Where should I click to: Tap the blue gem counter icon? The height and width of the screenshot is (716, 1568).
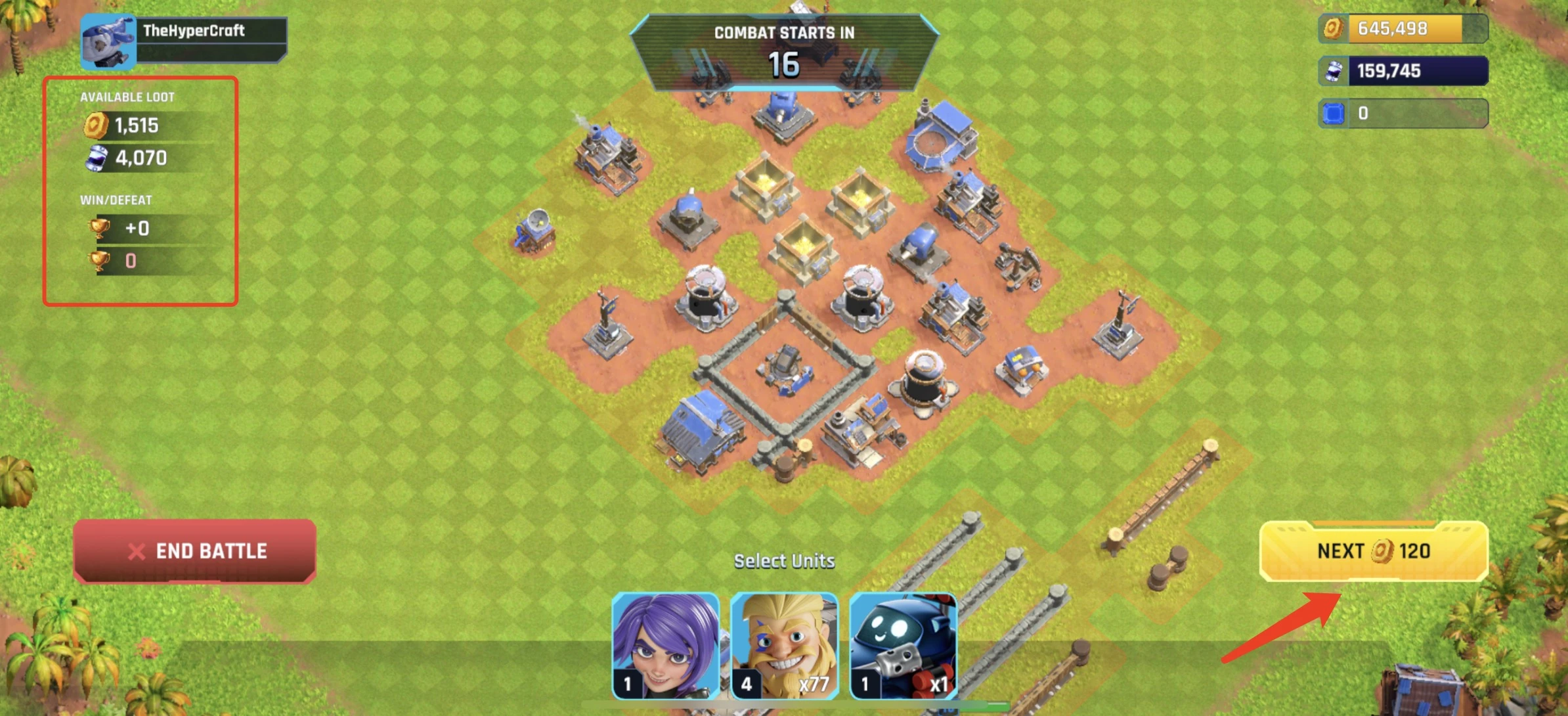pos(1333,113)
